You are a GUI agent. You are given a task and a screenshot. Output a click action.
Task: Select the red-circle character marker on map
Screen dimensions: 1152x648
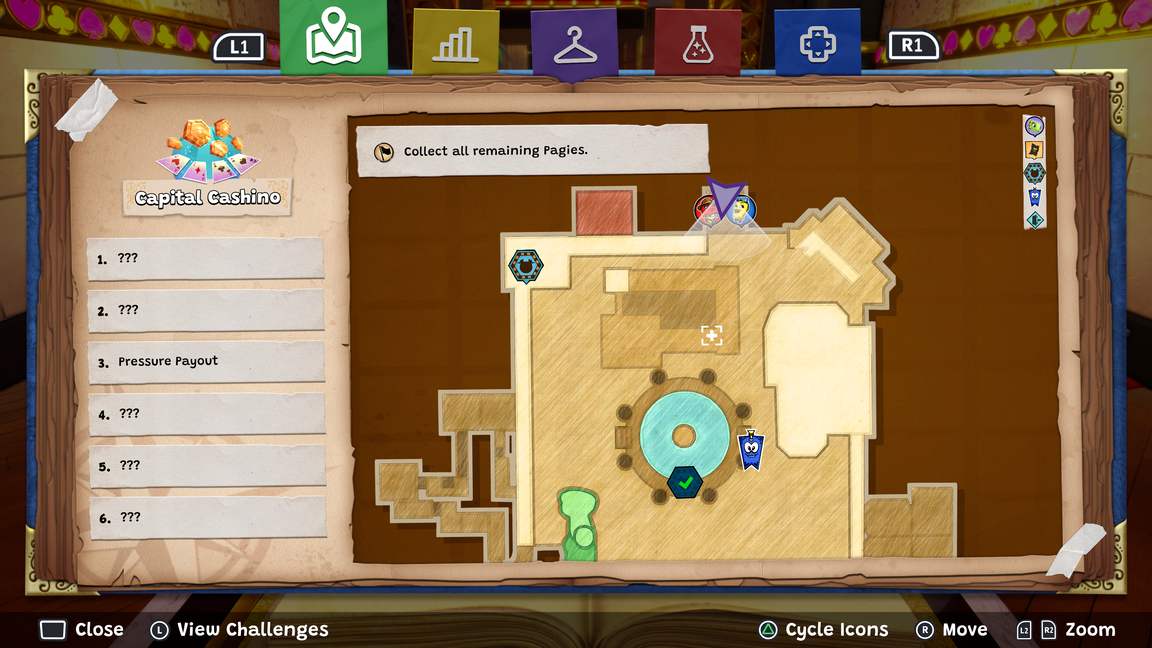point(707,210)
